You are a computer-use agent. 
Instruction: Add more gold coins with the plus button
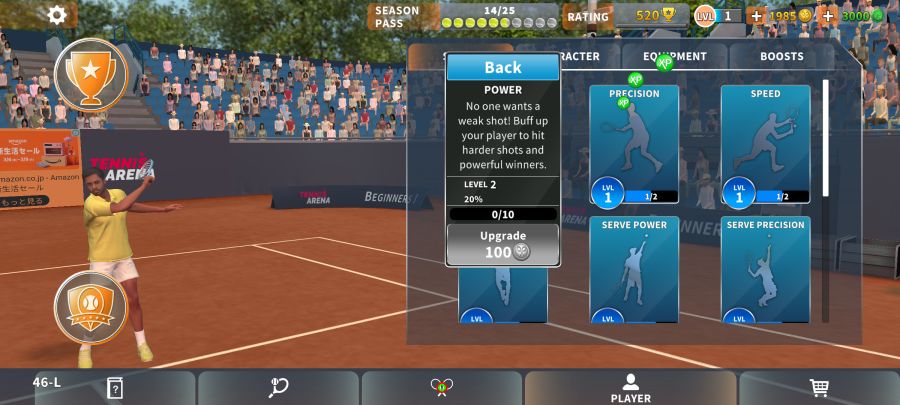pos(756,16)
